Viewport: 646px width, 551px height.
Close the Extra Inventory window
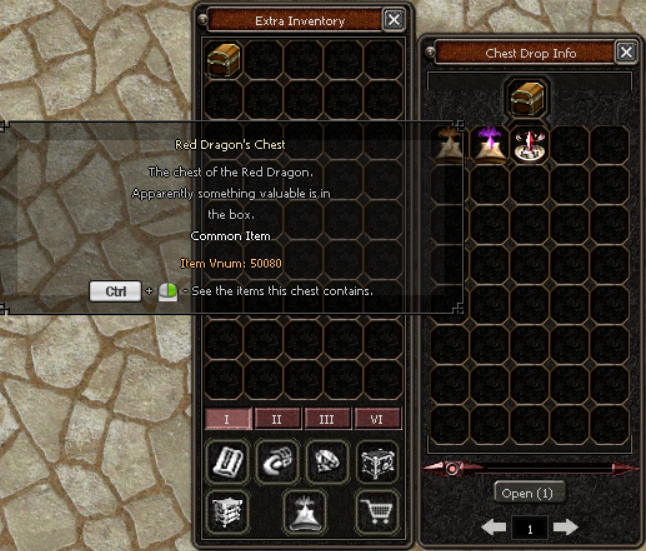(394, 19)
